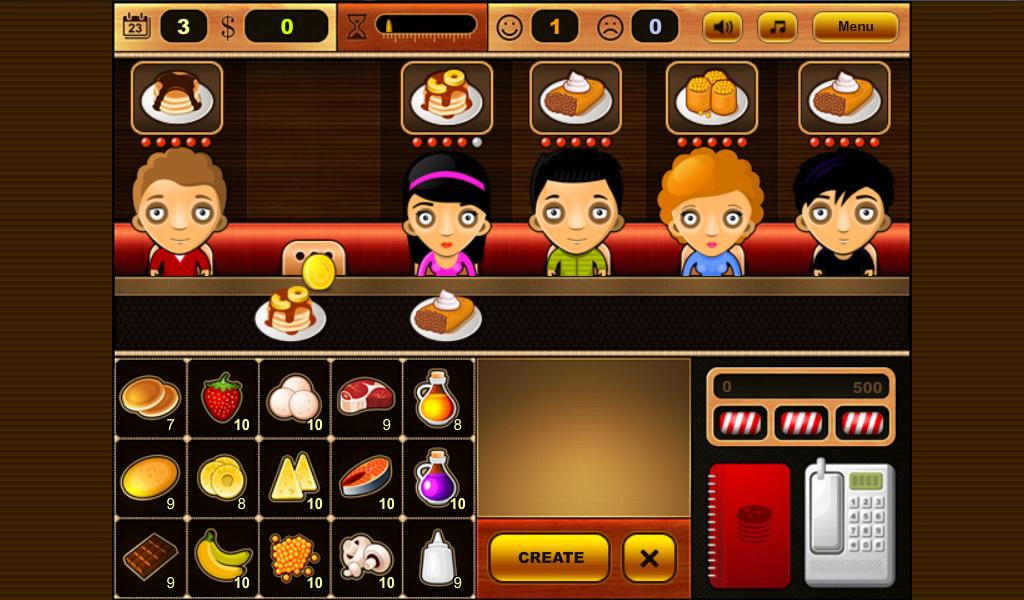Image resolution: width=1024 pixels, height=600 pixels.
Task: Select the white cream bottle
Action: (438, 557)
